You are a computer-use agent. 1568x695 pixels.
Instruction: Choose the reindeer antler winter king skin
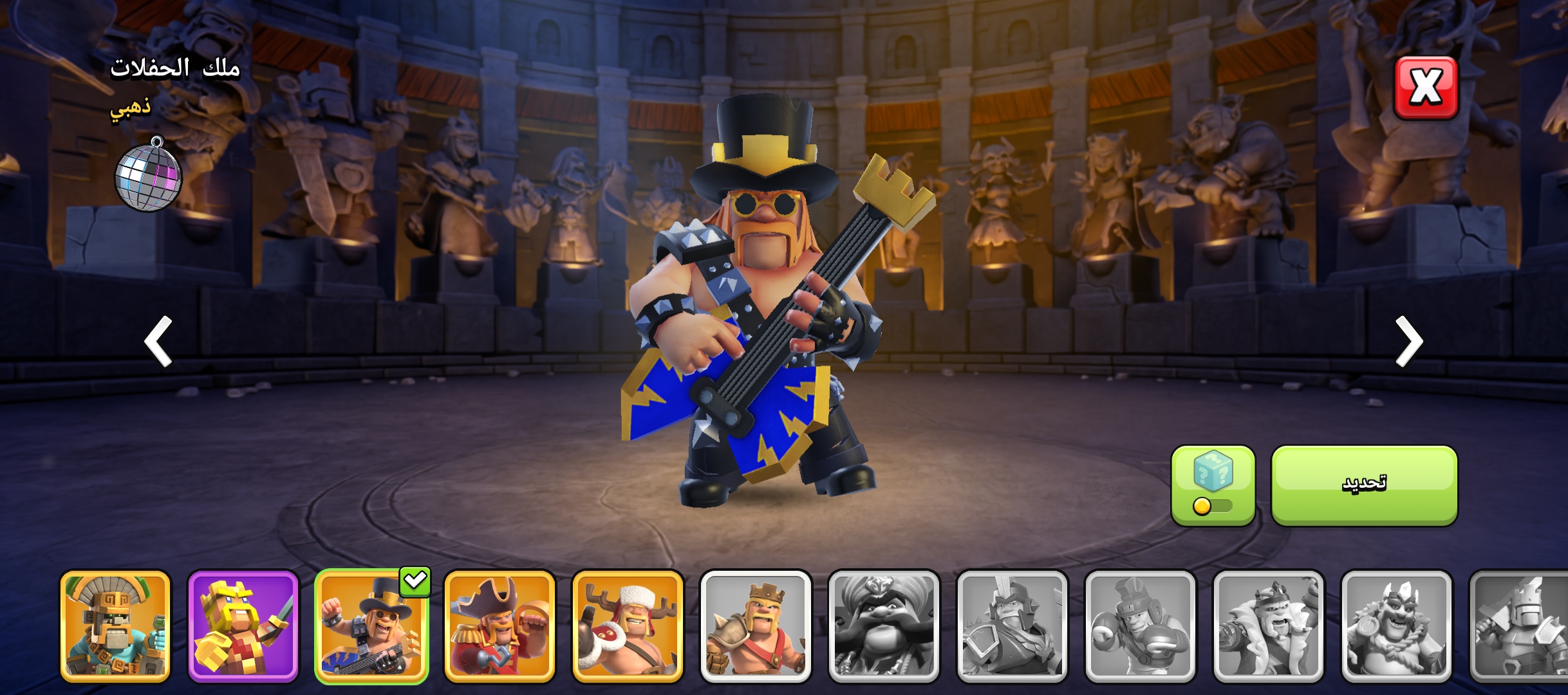628,626
